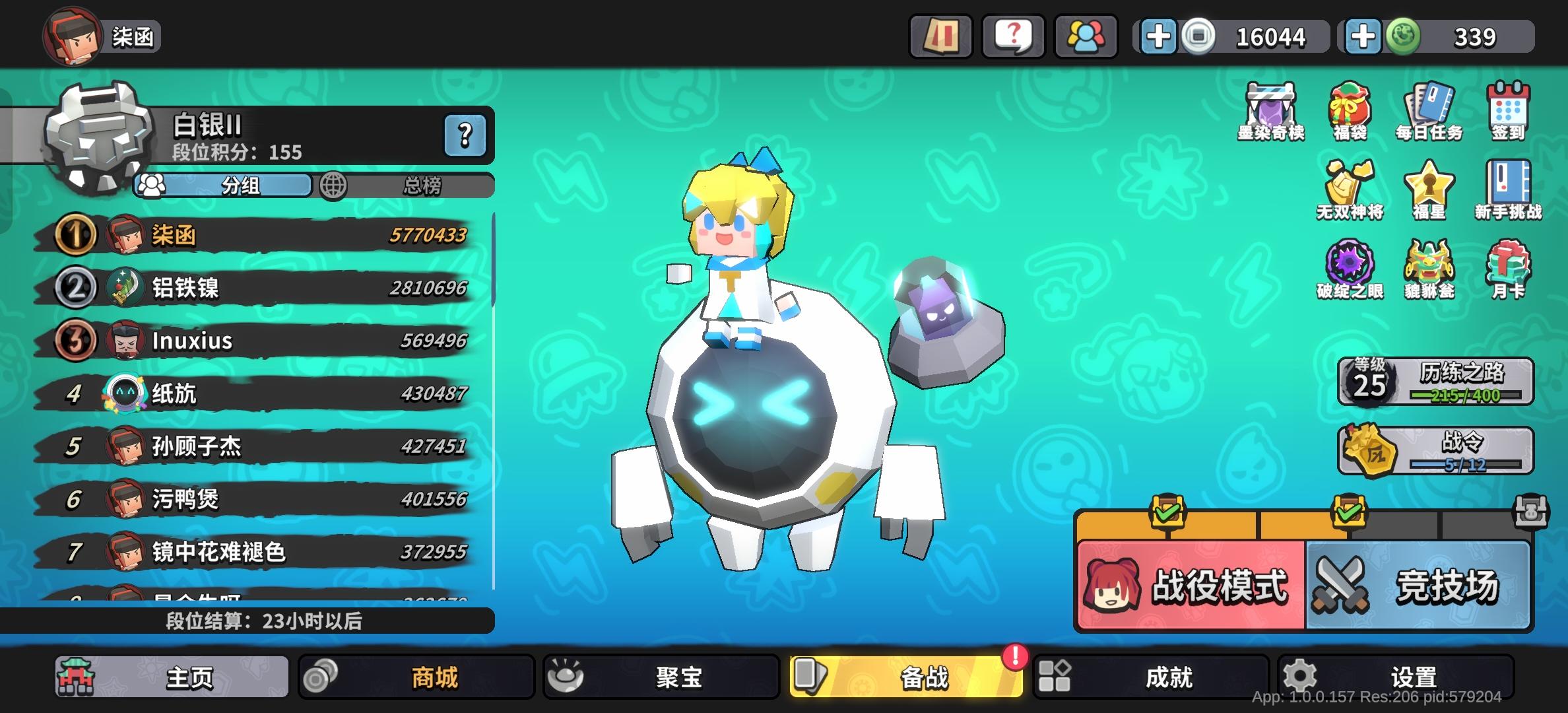The height and width of the screenshot is (713, 1568).
Task: Enter 战役模式 campaign mode
Action: (x=1188, y=584)
